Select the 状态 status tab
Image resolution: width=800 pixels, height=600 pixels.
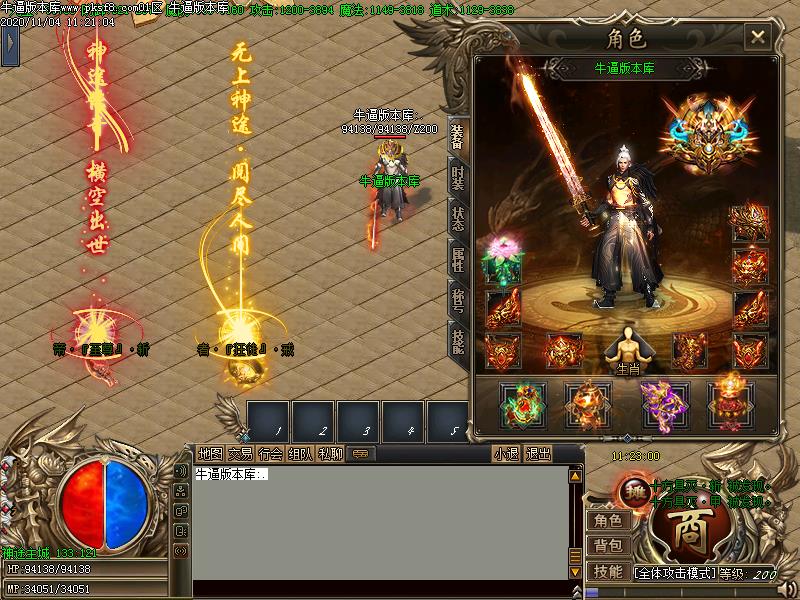pyautogui.click(x=457, y=219)
